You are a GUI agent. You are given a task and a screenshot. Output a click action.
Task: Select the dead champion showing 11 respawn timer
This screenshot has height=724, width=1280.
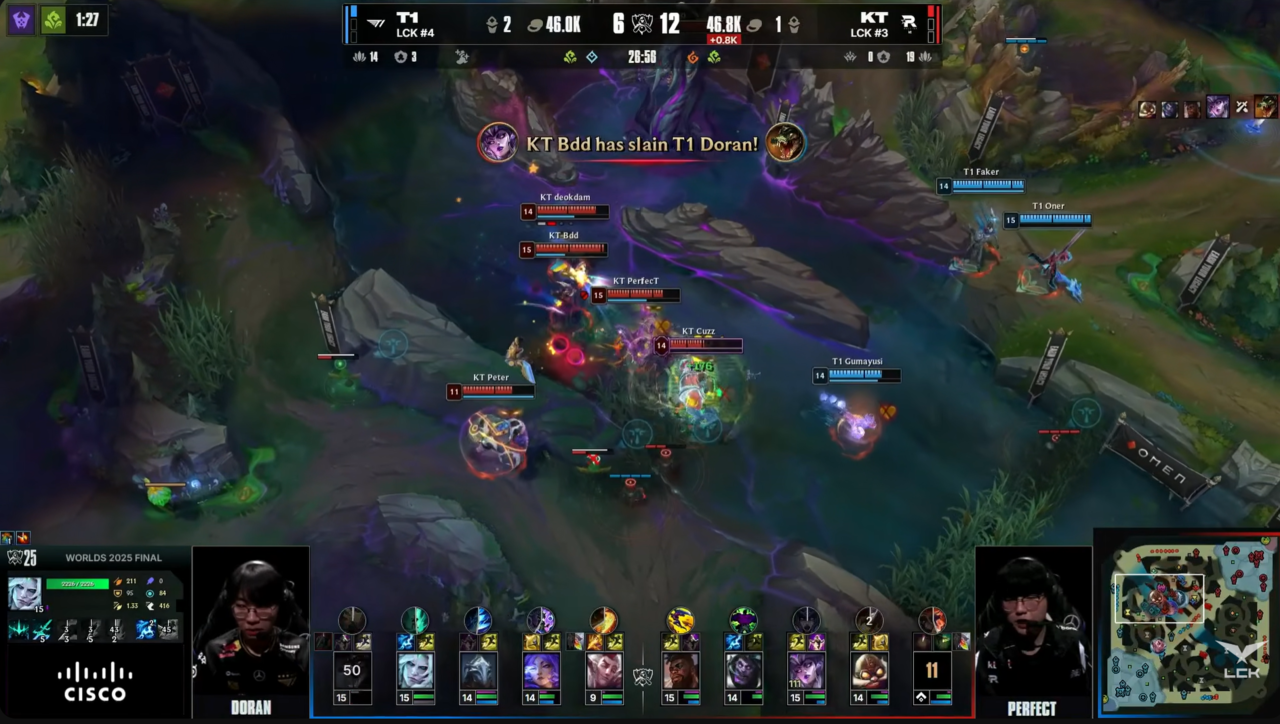click(x=932, y=671)
